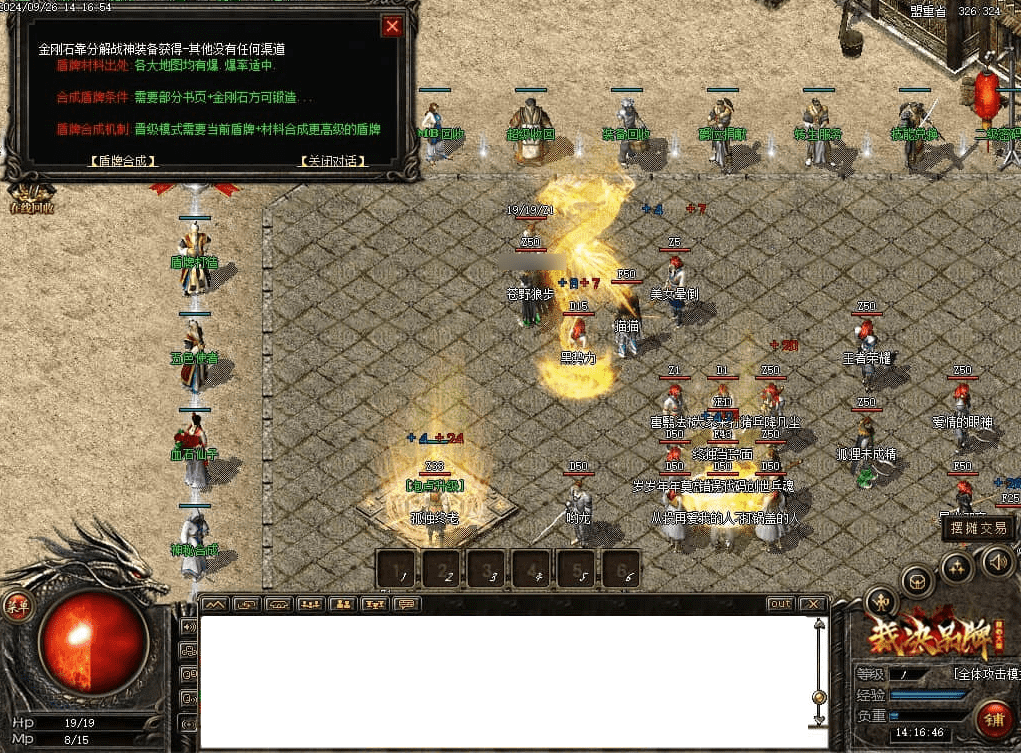This screenshot has width=1021, height=755.
Task: Select hotbar slot number 6
Action: click(x=621, y=569)
